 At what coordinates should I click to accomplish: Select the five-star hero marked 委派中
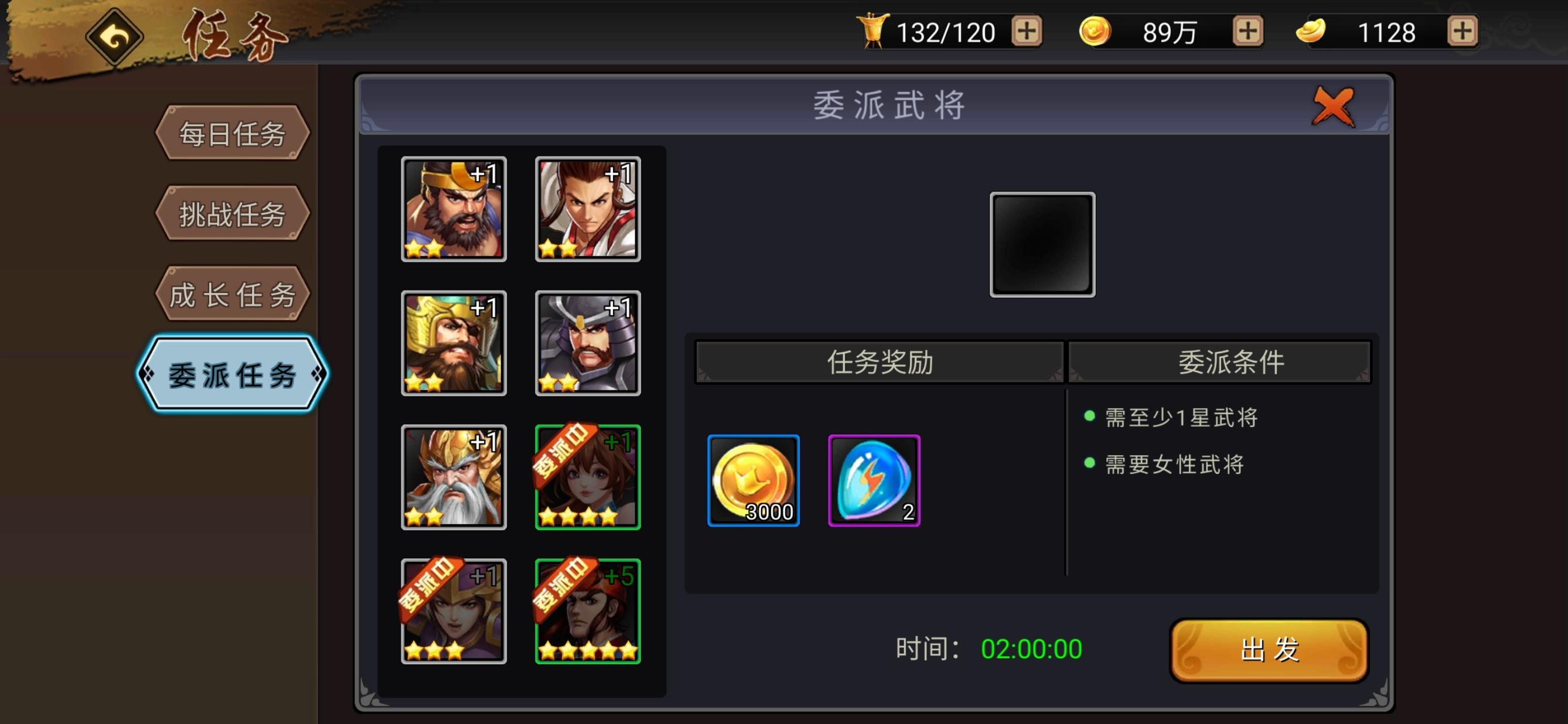click(x=586, y=610)
